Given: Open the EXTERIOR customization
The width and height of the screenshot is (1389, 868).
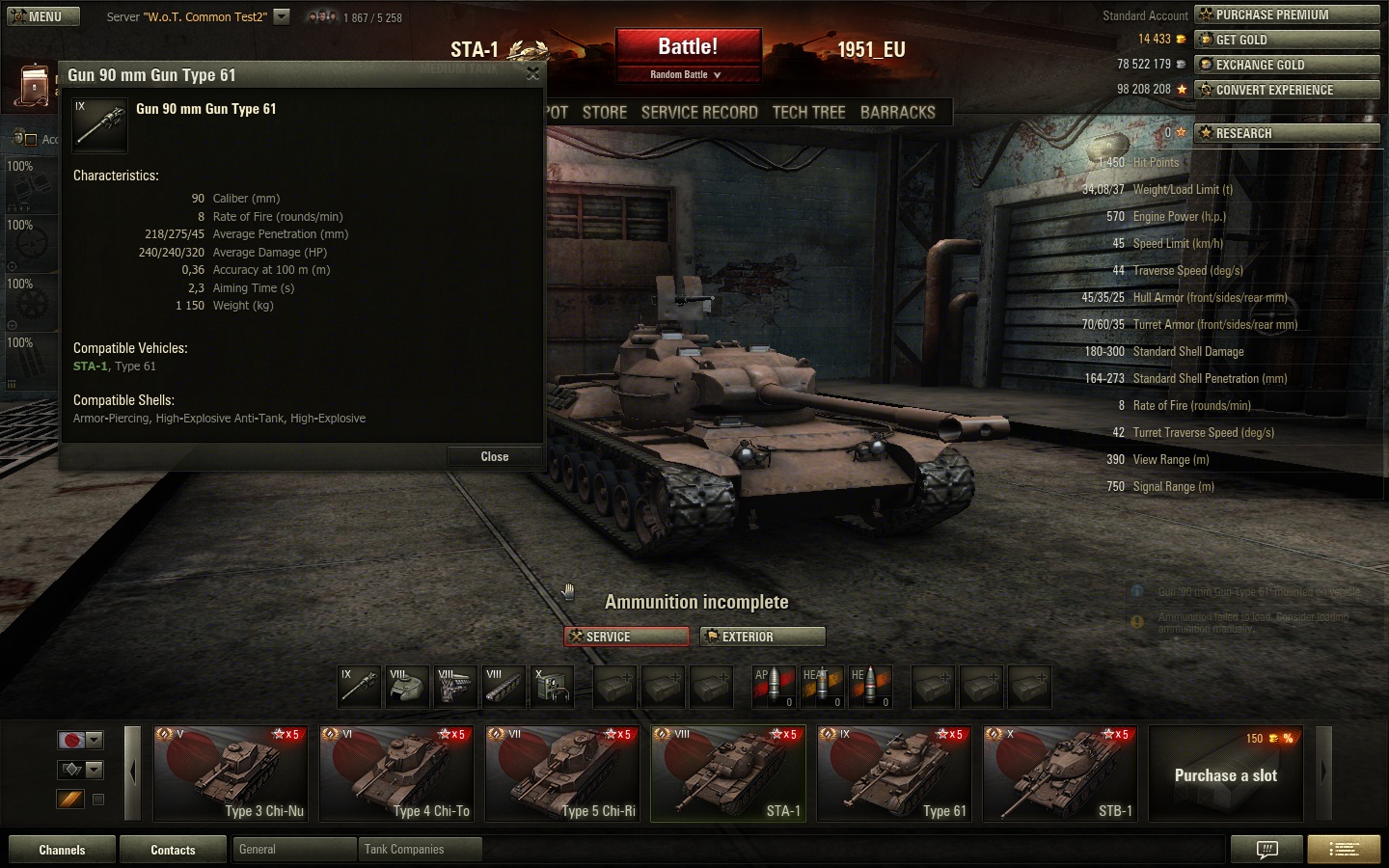Looking at the screenshot, I should pyautogui.click(x=763, y=637).
